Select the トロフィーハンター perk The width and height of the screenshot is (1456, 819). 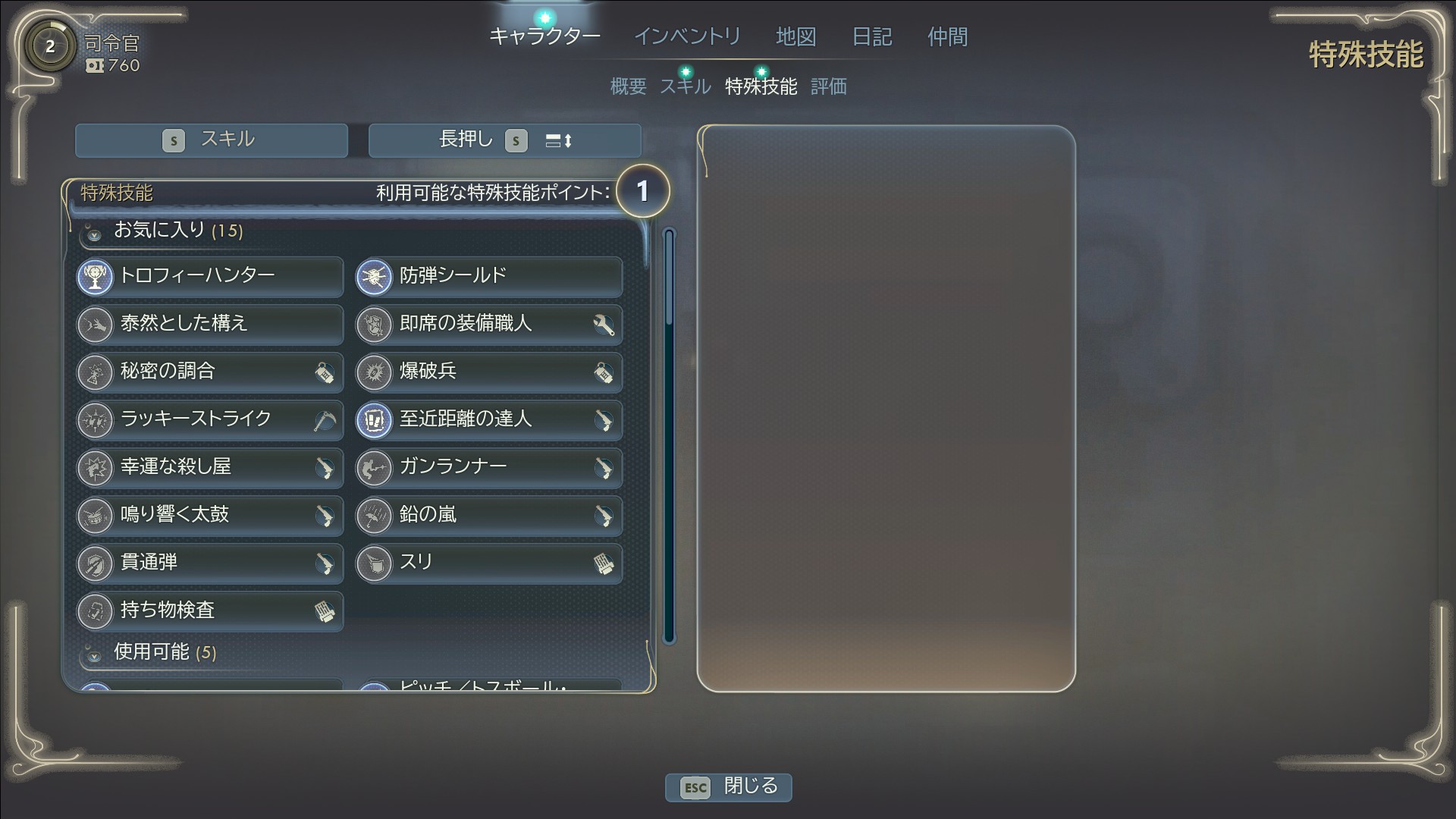[x=210, y=276]
